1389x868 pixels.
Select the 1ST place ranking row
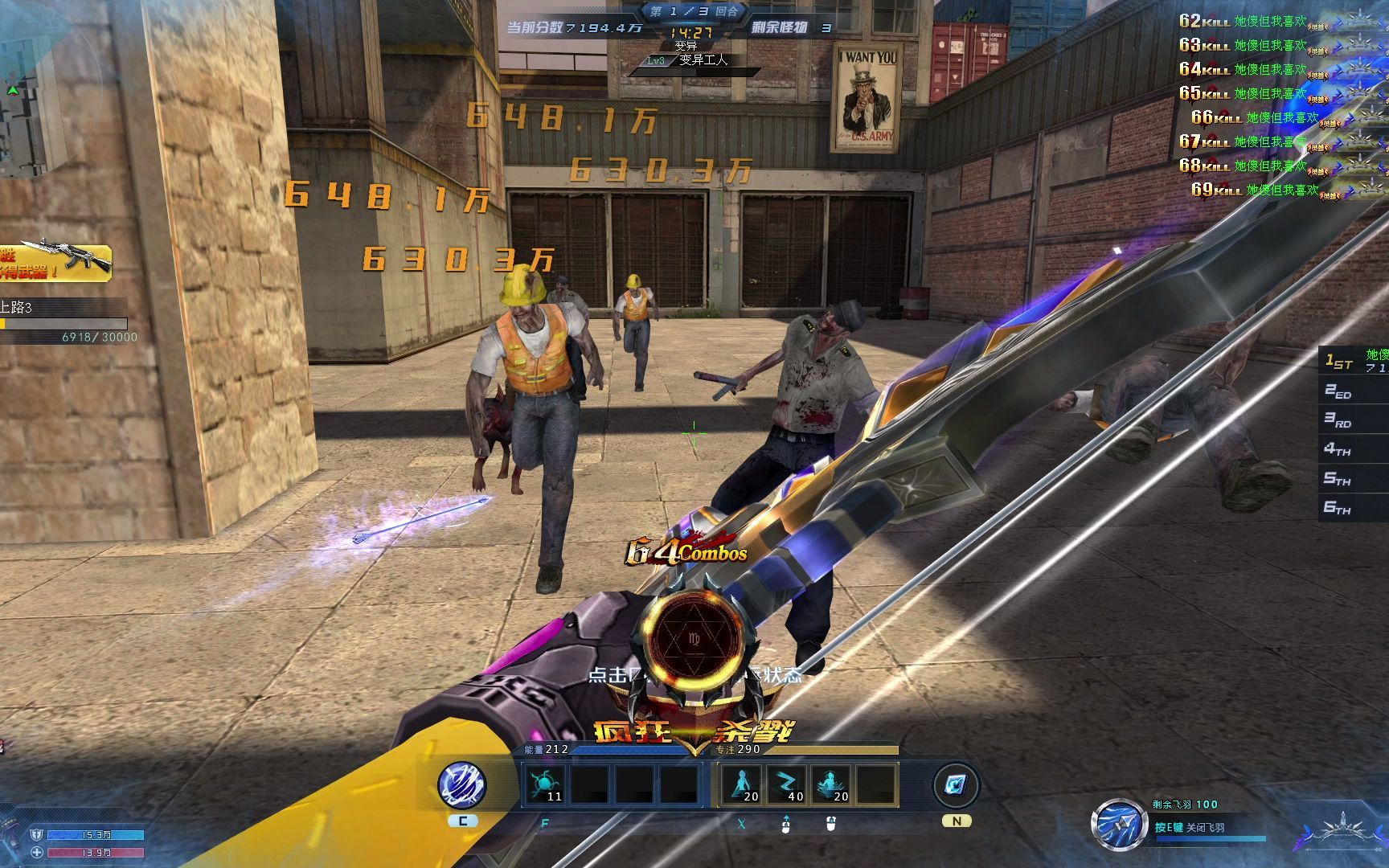click(1355, 362)
